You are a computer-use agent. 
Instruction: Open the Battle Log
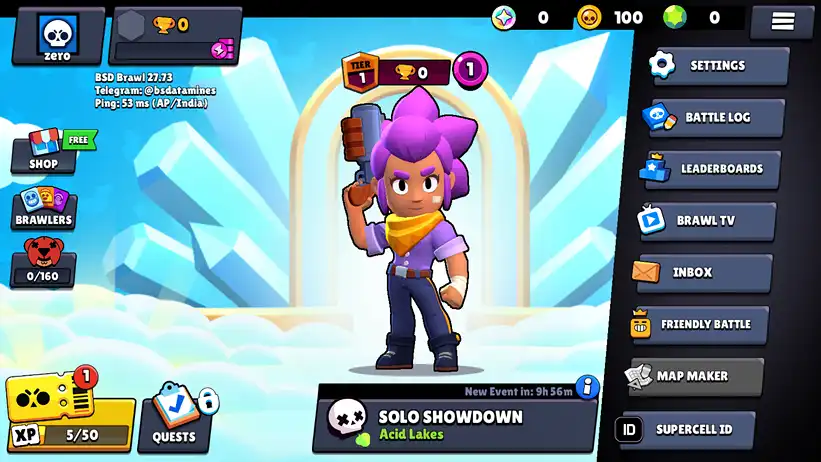click(x=715, y=117)
